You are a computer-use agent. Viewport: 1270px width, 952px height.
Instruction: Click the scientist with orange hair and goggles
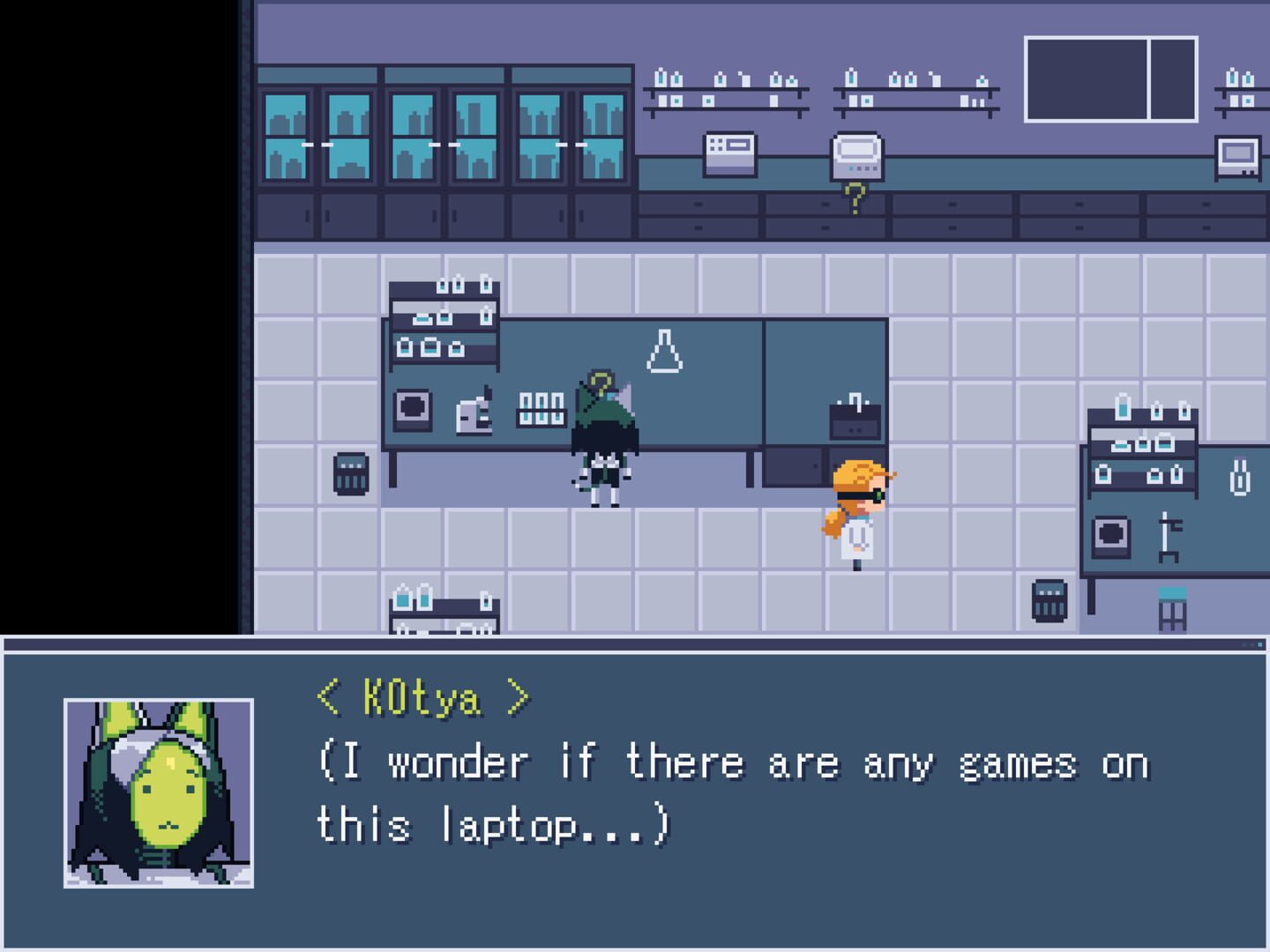point(853,511)
